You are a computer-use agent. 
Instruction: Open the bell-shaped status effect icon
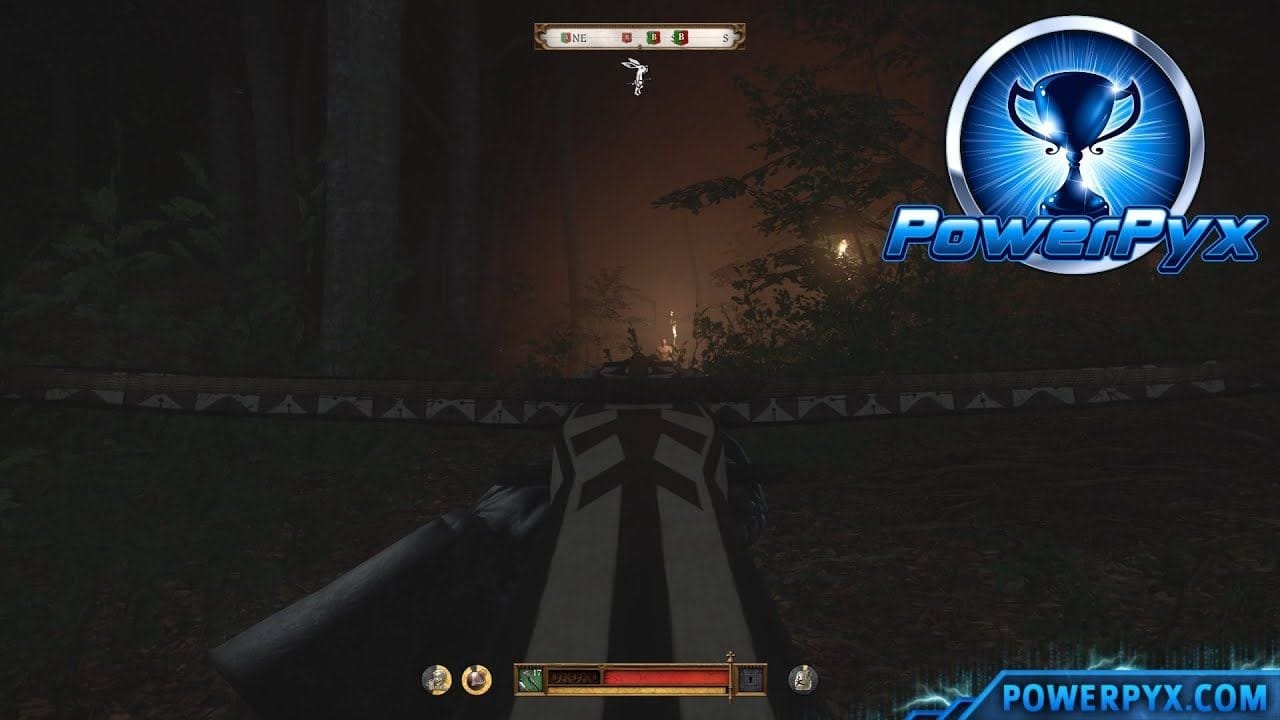click(x=476, y=680)
